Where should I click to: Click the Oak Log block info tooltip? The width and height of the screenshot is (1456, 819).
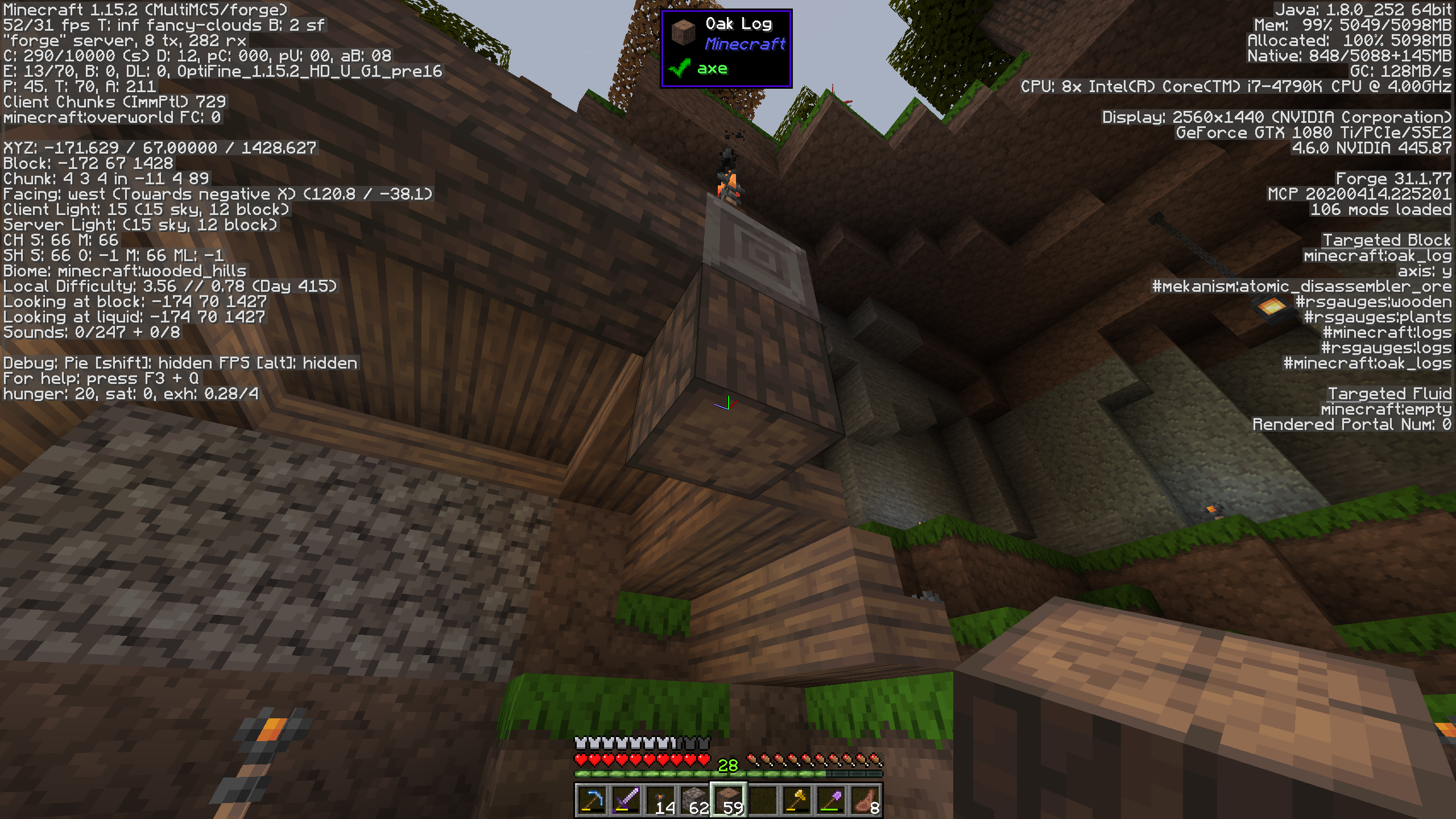(x=726, y=48)
